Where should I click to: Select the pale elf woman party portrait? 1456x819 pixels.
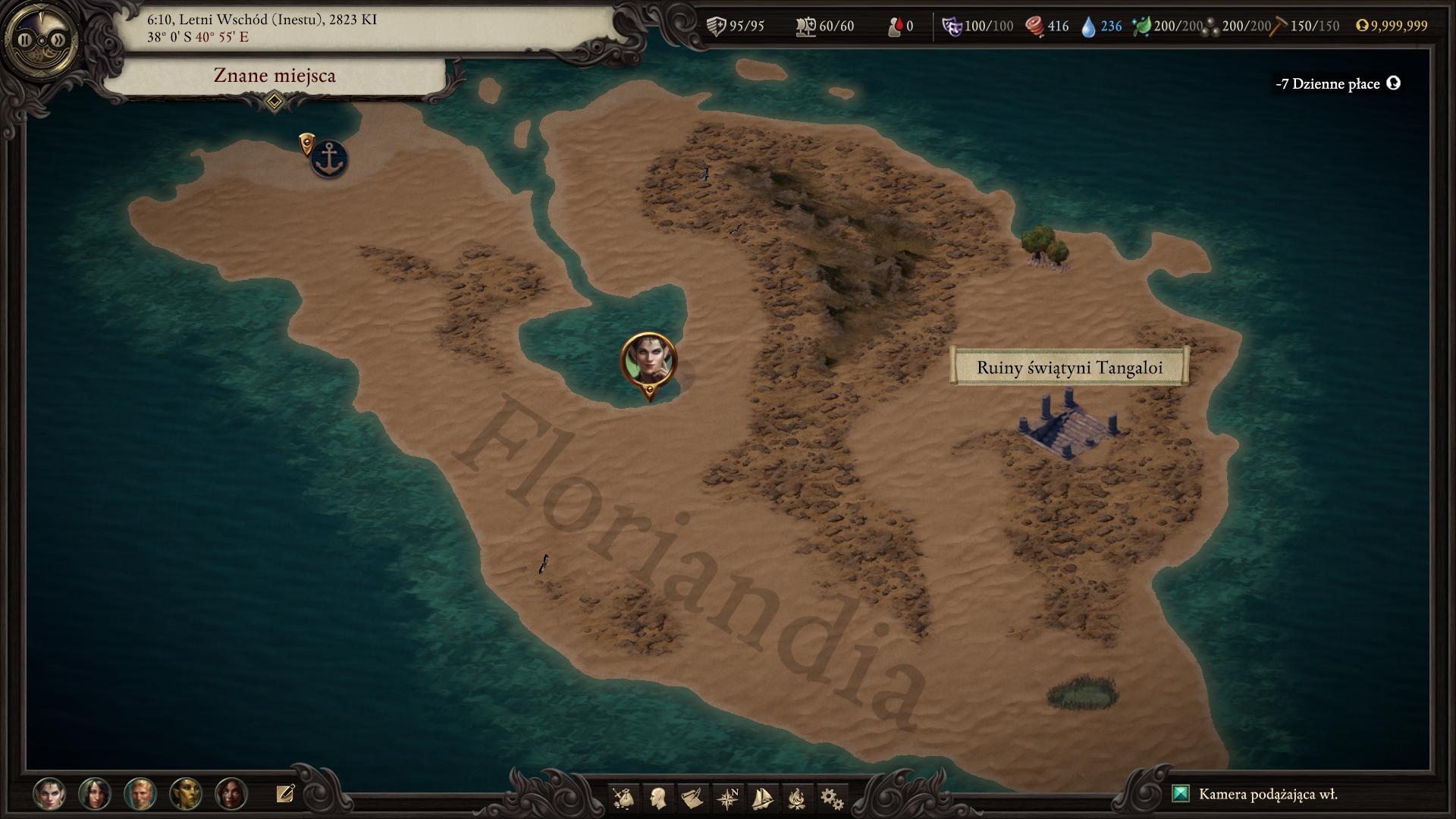coord(49,794)
